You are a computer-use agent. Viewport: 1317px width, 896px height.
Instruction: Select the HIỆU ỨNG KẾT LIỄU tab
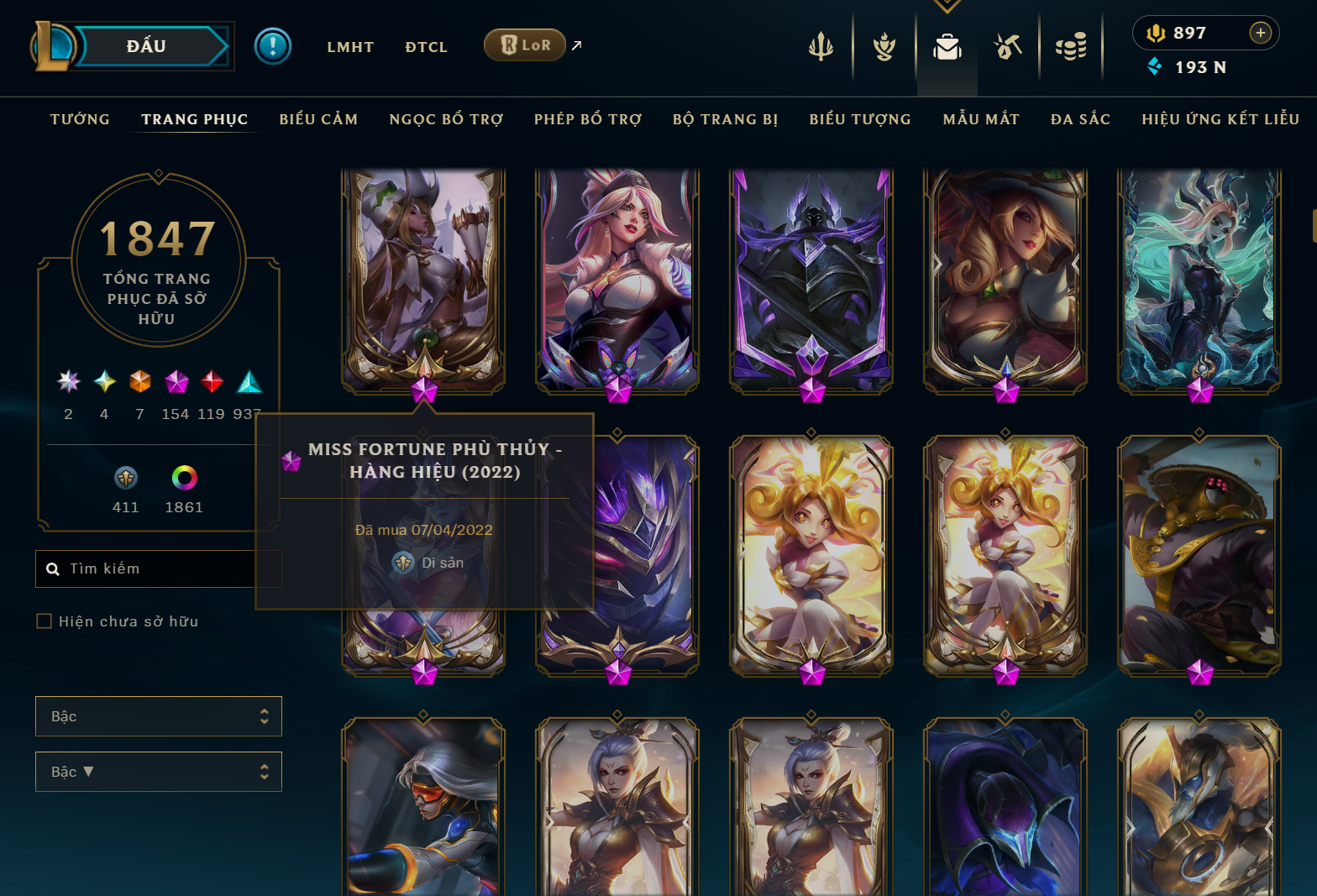1220,119
